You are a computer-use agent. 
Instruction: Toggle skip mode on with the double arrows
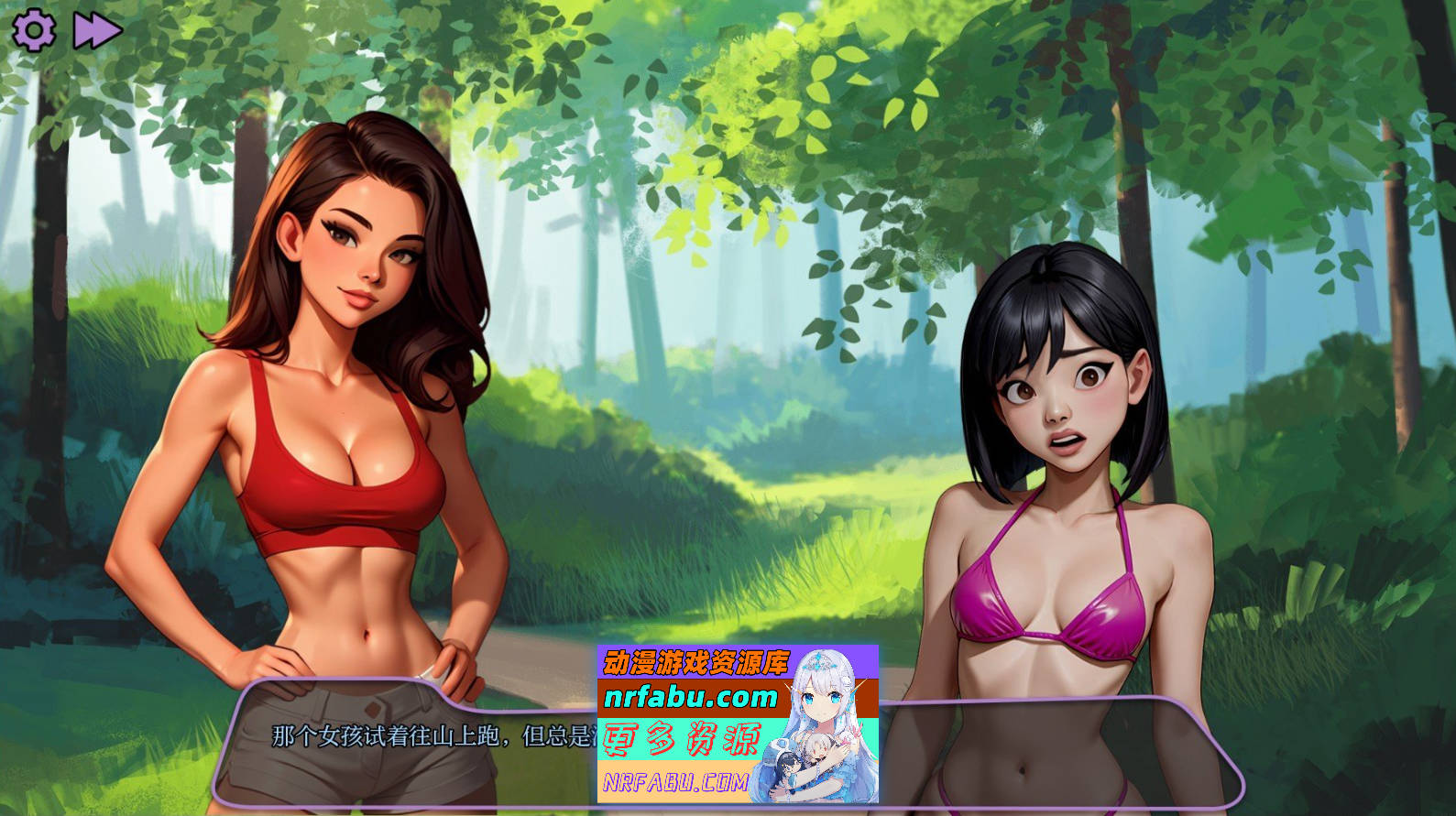[97, 30]
